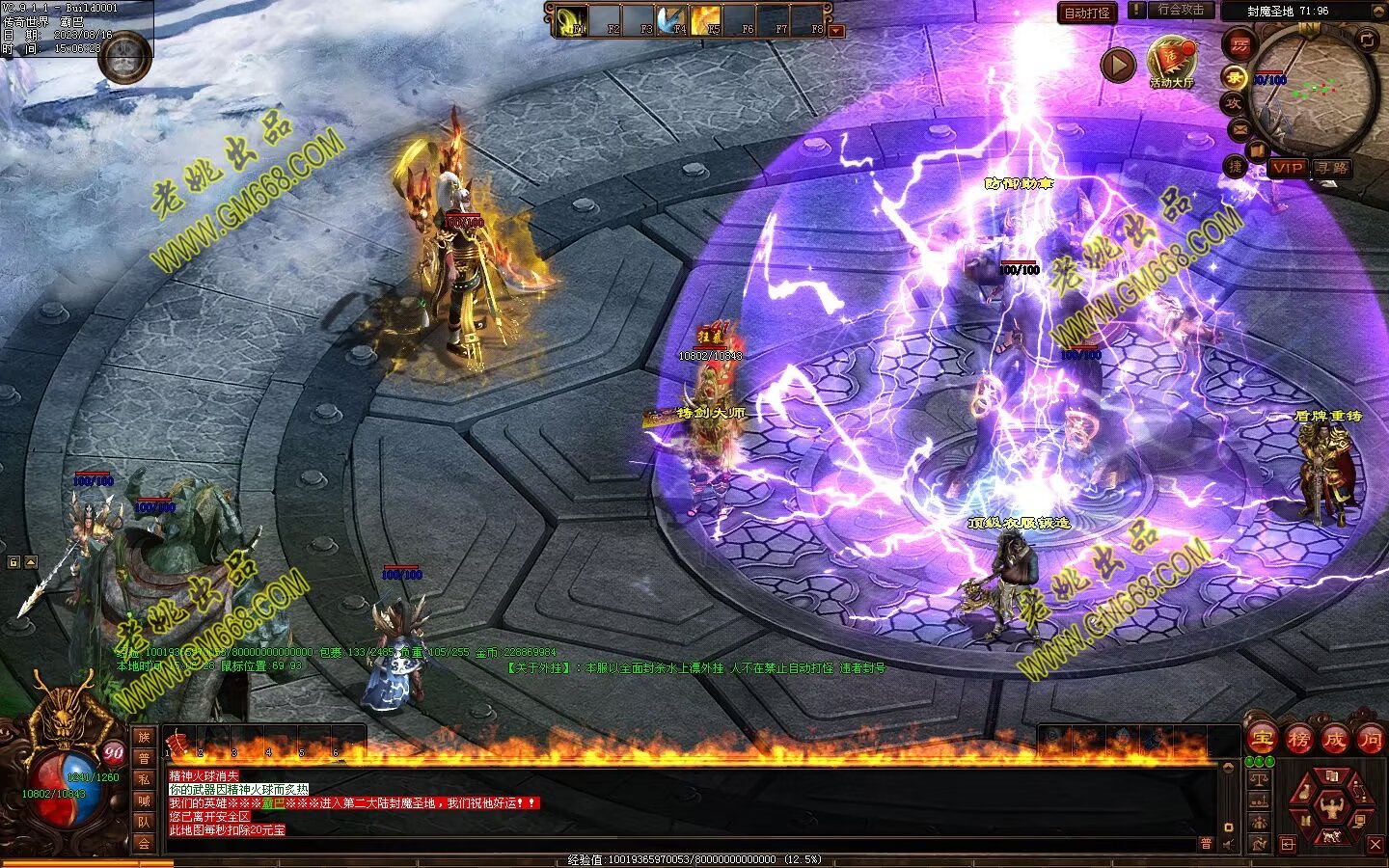Viewport: 1389px width, 868px height.
Task: Toggle the 自动打怪 auto-fight button
Action: [x=1087, y=13]
